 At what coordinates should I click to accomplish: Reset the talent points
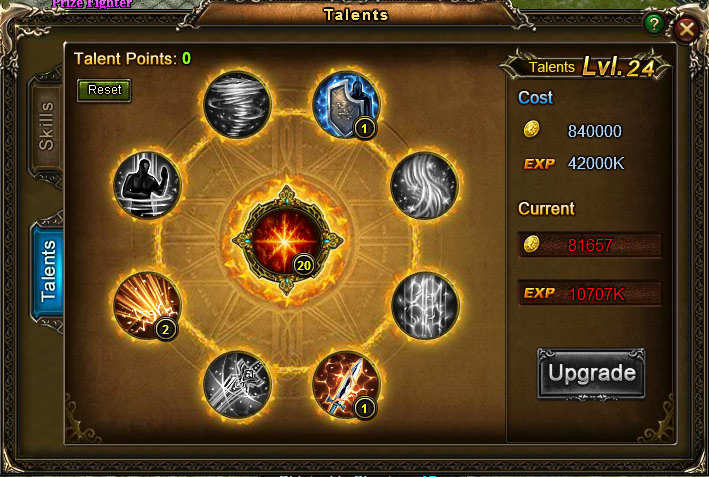104,90
